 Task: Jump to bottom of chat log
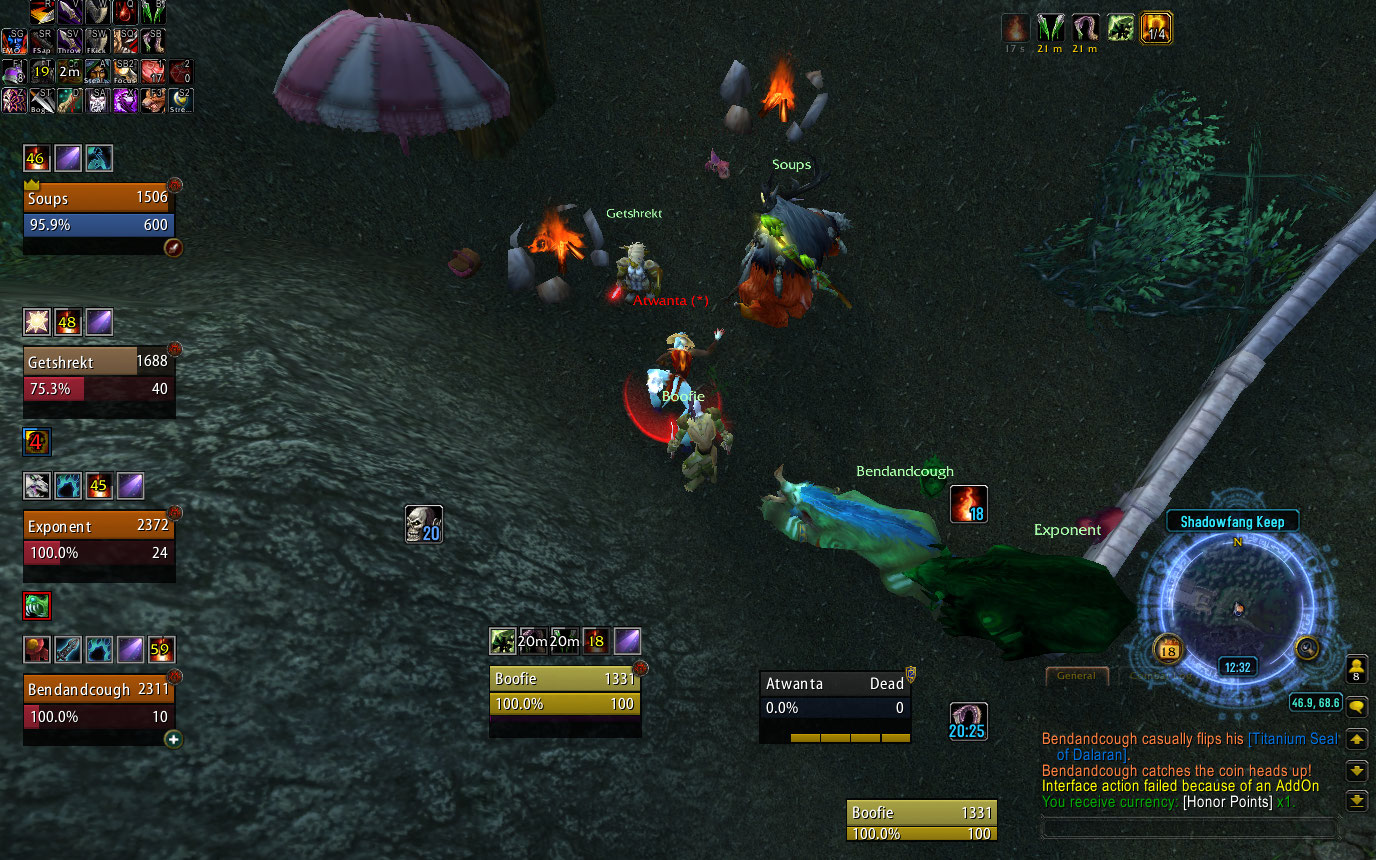click(1357, 800)
